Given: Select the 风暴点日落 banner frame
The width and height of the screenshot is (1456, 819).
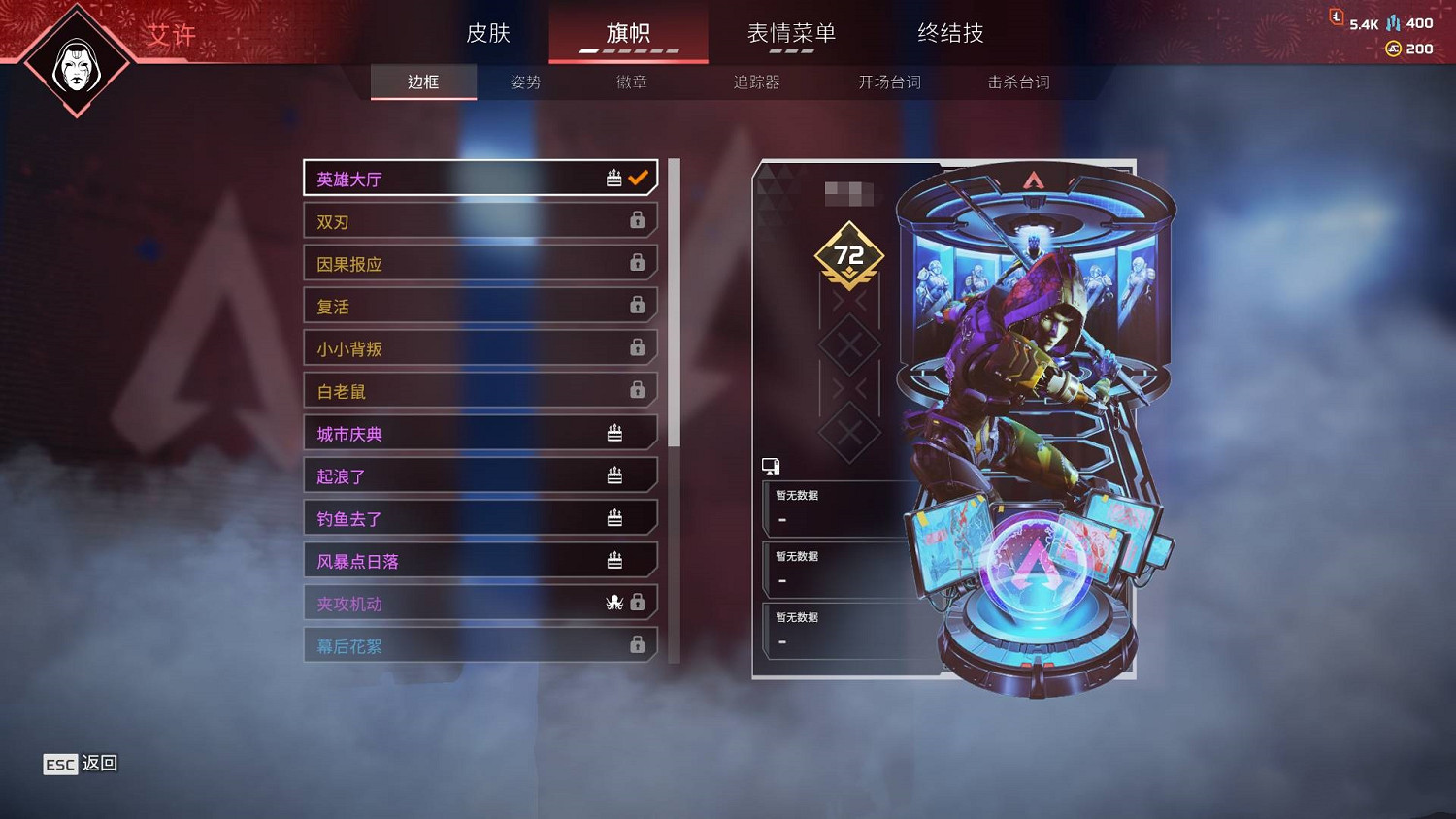Looking at the screenshot, I should pos(466,560).
